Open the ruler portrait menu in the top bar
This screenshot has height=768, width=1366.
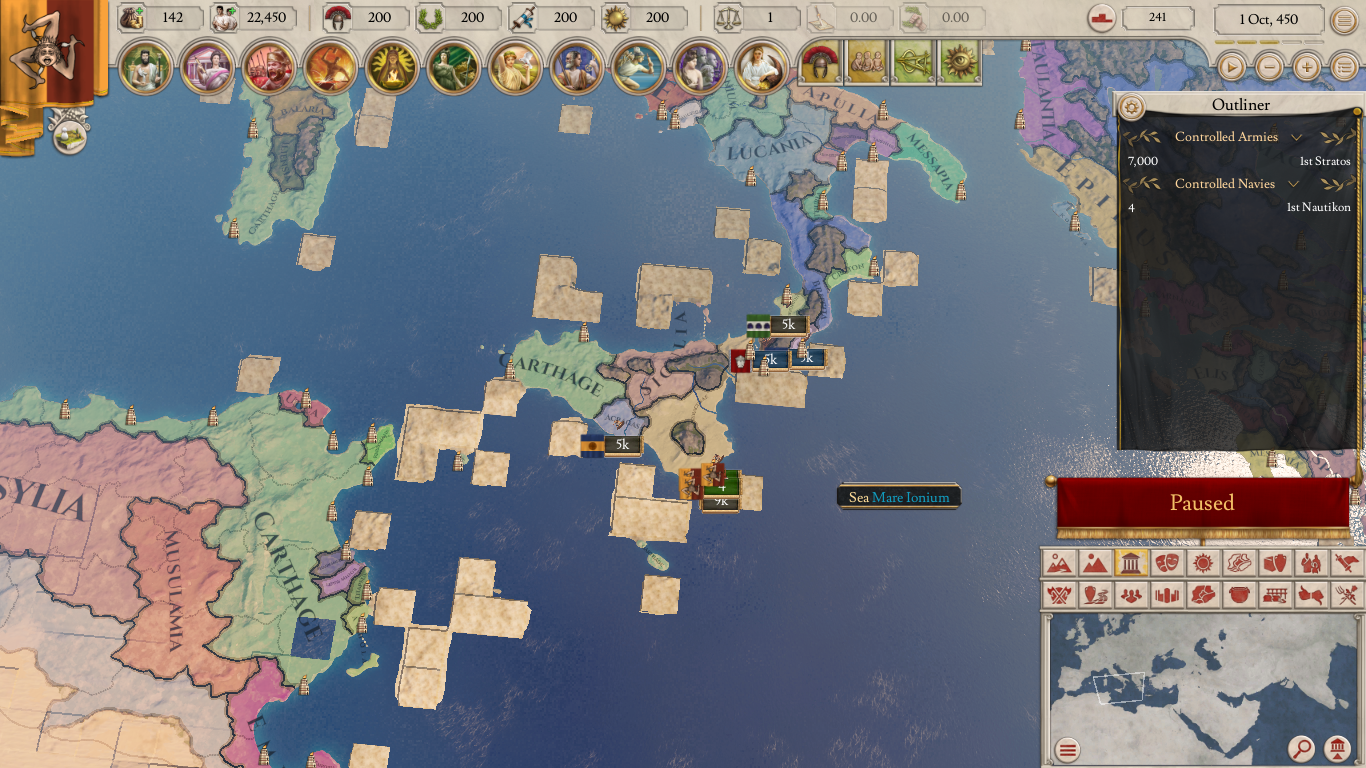pos(147,68)
